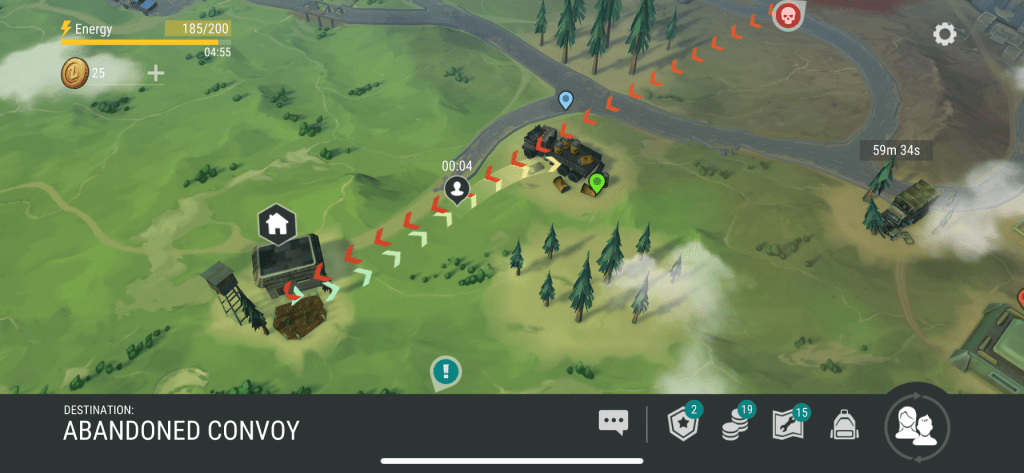
Task: Select the home base map marker
Action: 277,224
